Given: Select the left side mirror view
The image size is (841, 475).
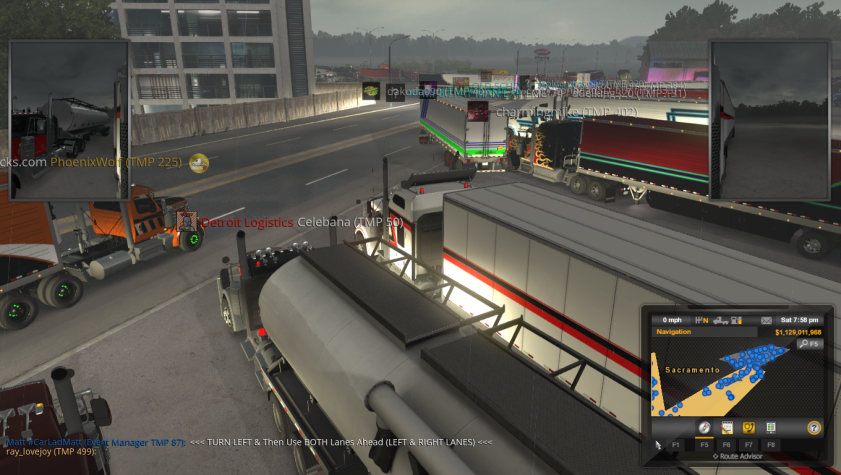Looking at the screenshot, I should (67, 120).
